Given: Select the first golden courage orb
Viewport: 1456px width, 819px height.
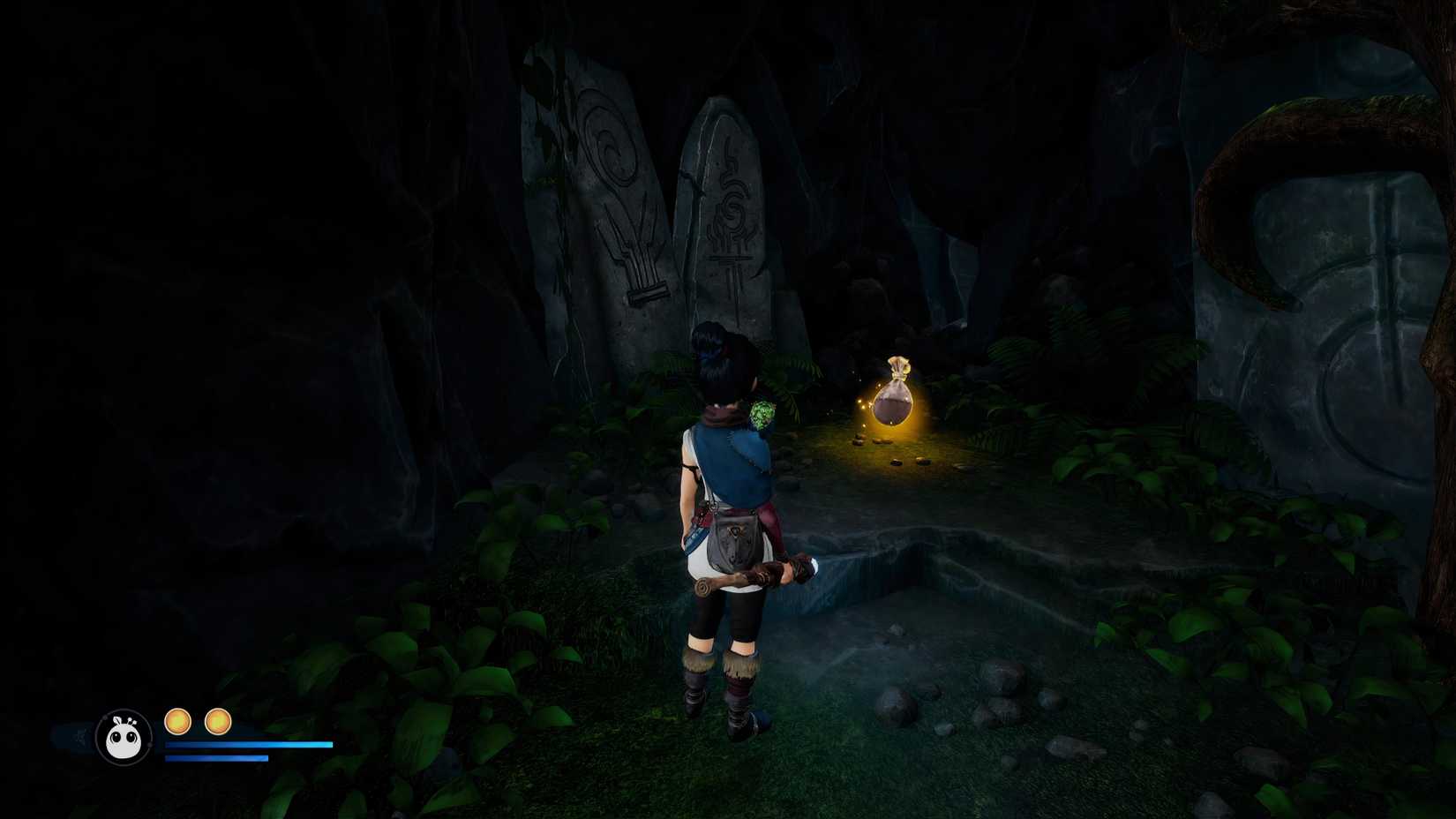Looking at the screenshot, I should pyautogui.click(x=179, y=721).
